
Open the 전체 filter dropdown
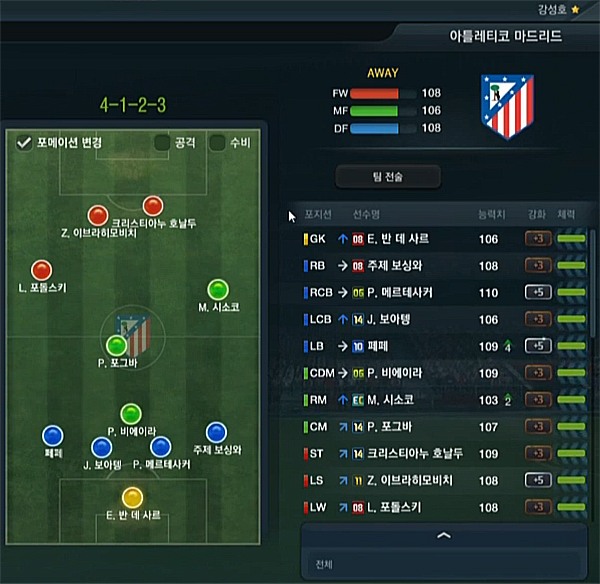pos(443,564)
